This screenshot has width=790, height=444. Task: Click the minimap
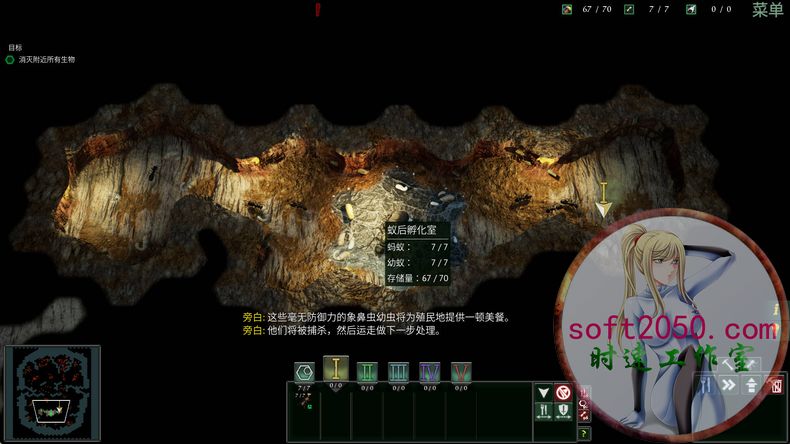click(x=52, y=394)
